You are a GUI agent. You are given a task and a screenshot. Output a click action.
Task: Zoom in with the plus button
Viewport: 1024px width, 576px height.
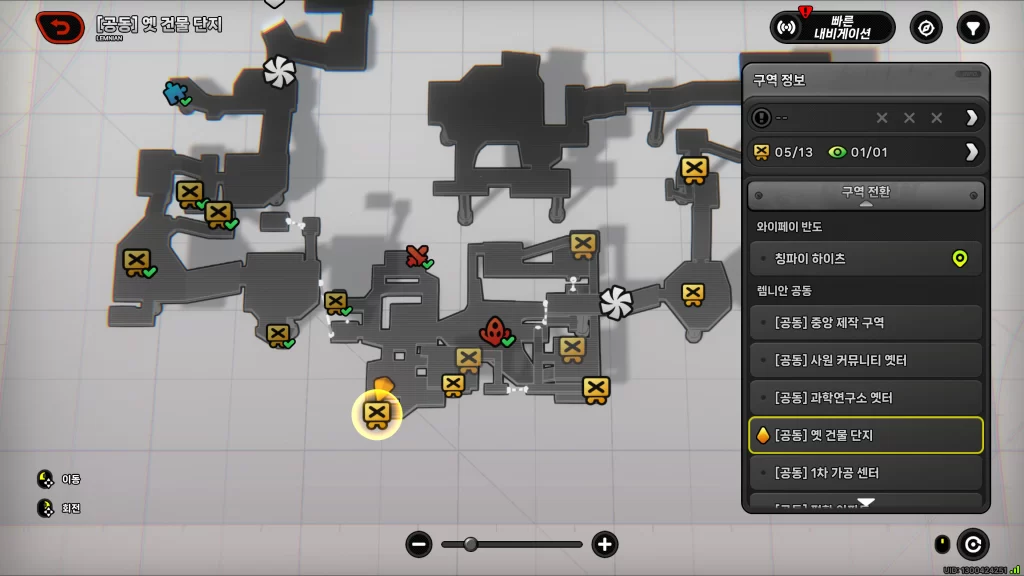(x=604, y=544)
